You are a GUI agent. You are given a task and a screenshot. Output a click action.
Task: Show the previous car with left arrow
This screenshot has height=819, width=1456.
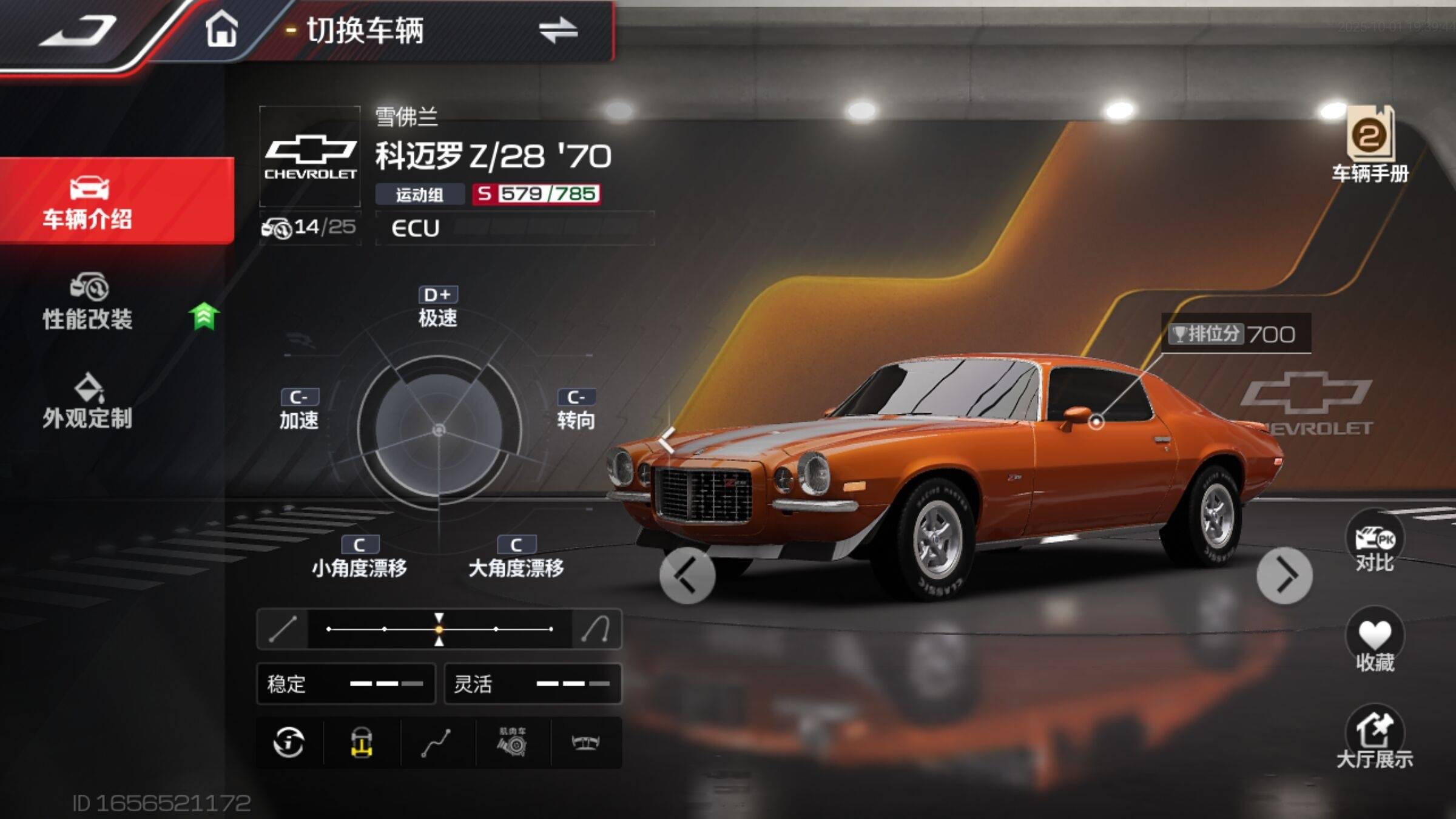click(687, 576)
